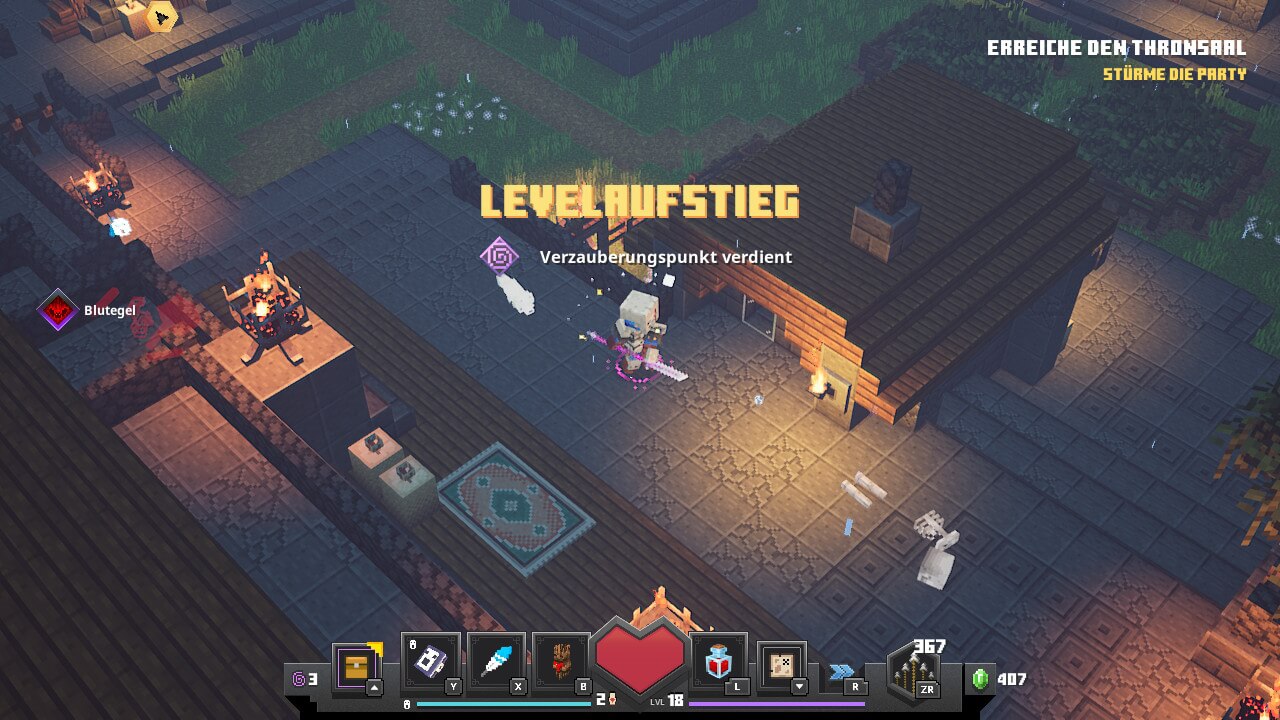Trigger the blue dodge roll arrows
1280x720 pixels.
point(842,672)
